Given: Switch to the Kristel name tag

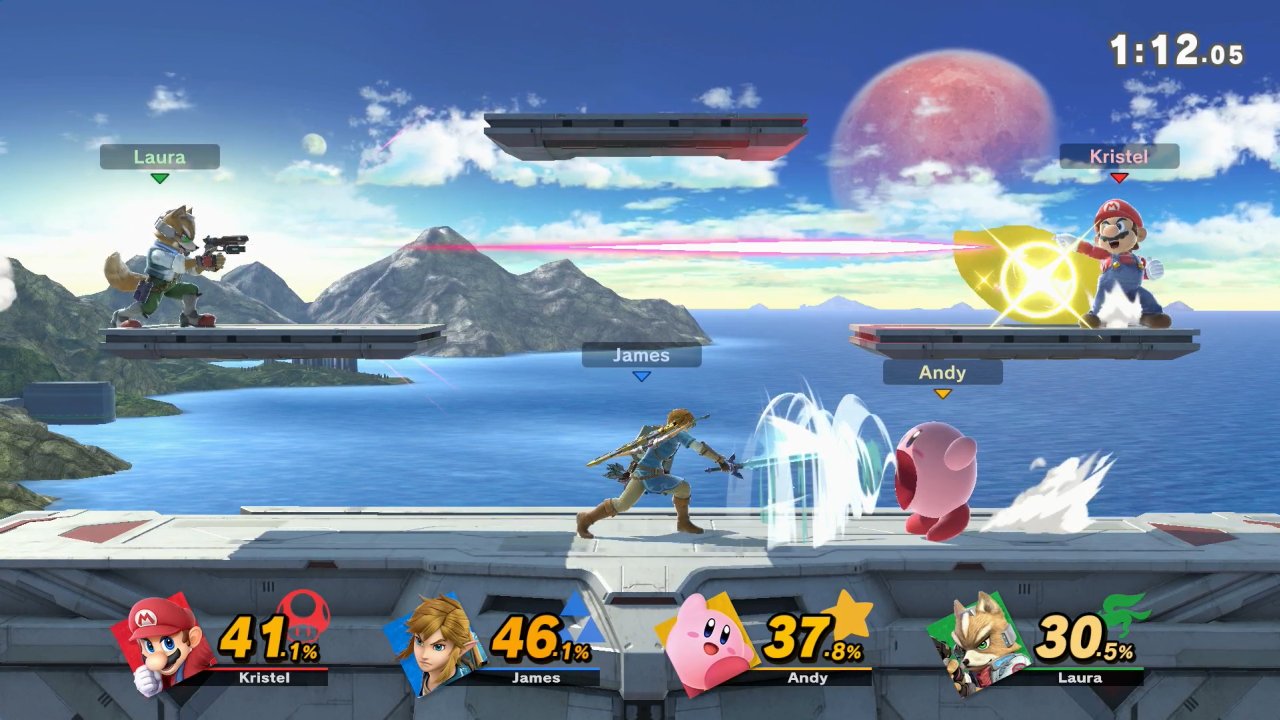Looking at the screenshot, I should coord(1120,156).
